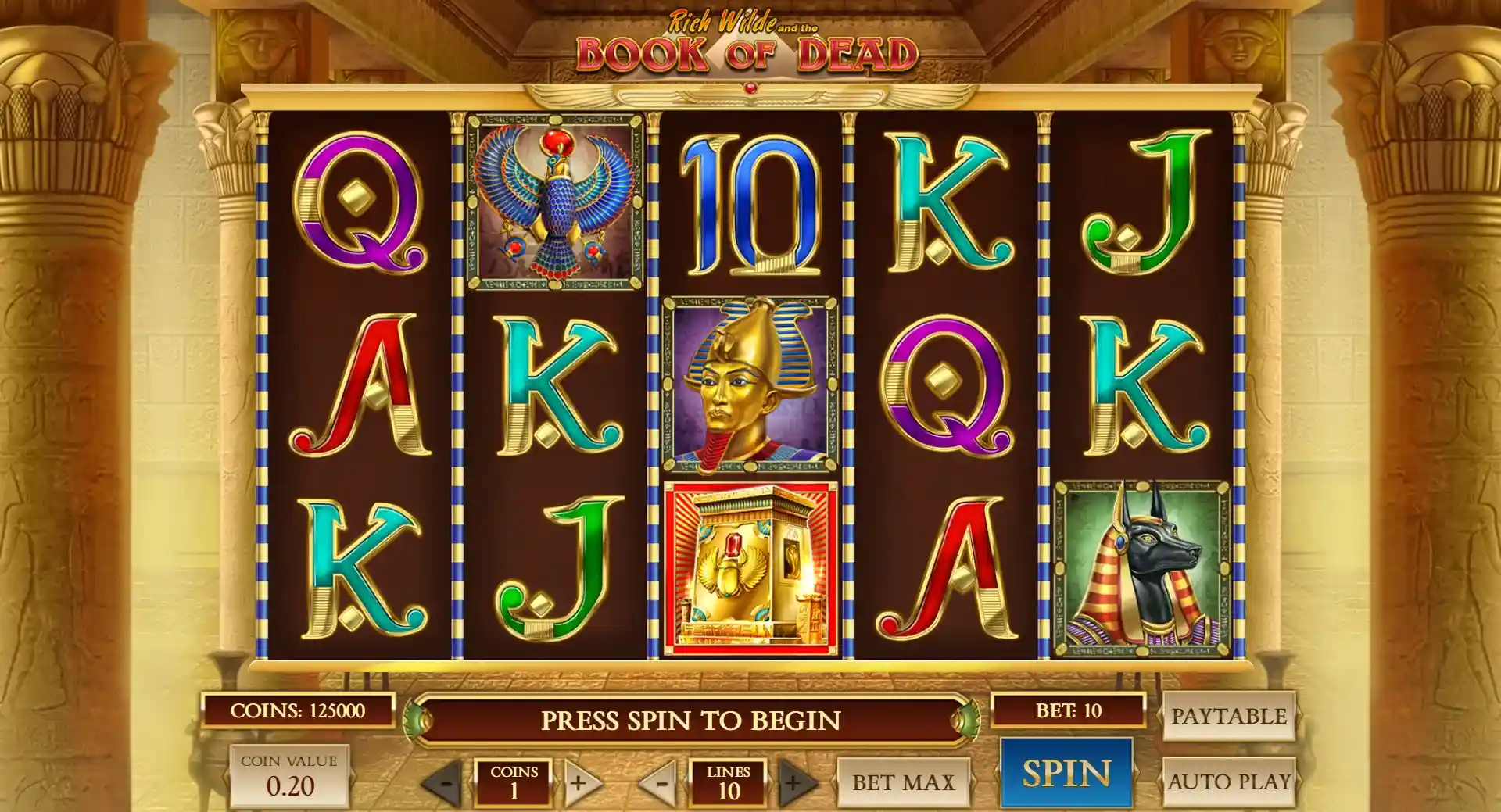Select BET MAX
1501x812 pixels.
point(903,782)
